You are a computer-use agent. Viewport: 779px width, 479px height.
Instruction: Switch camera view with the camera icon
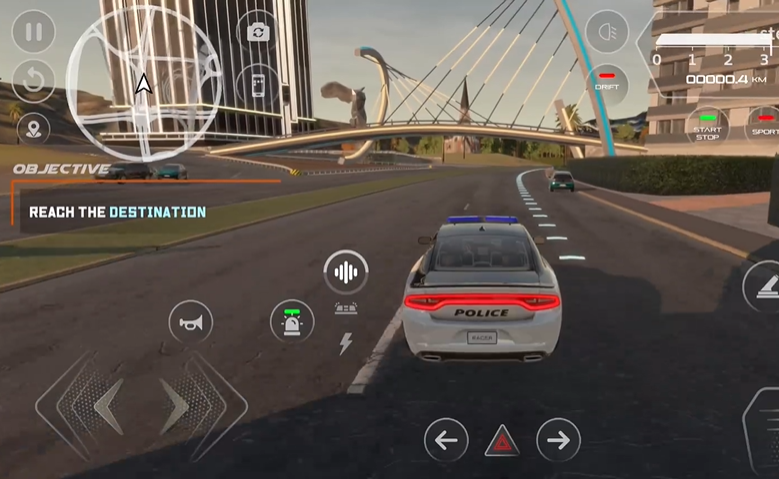coord(258,32)
